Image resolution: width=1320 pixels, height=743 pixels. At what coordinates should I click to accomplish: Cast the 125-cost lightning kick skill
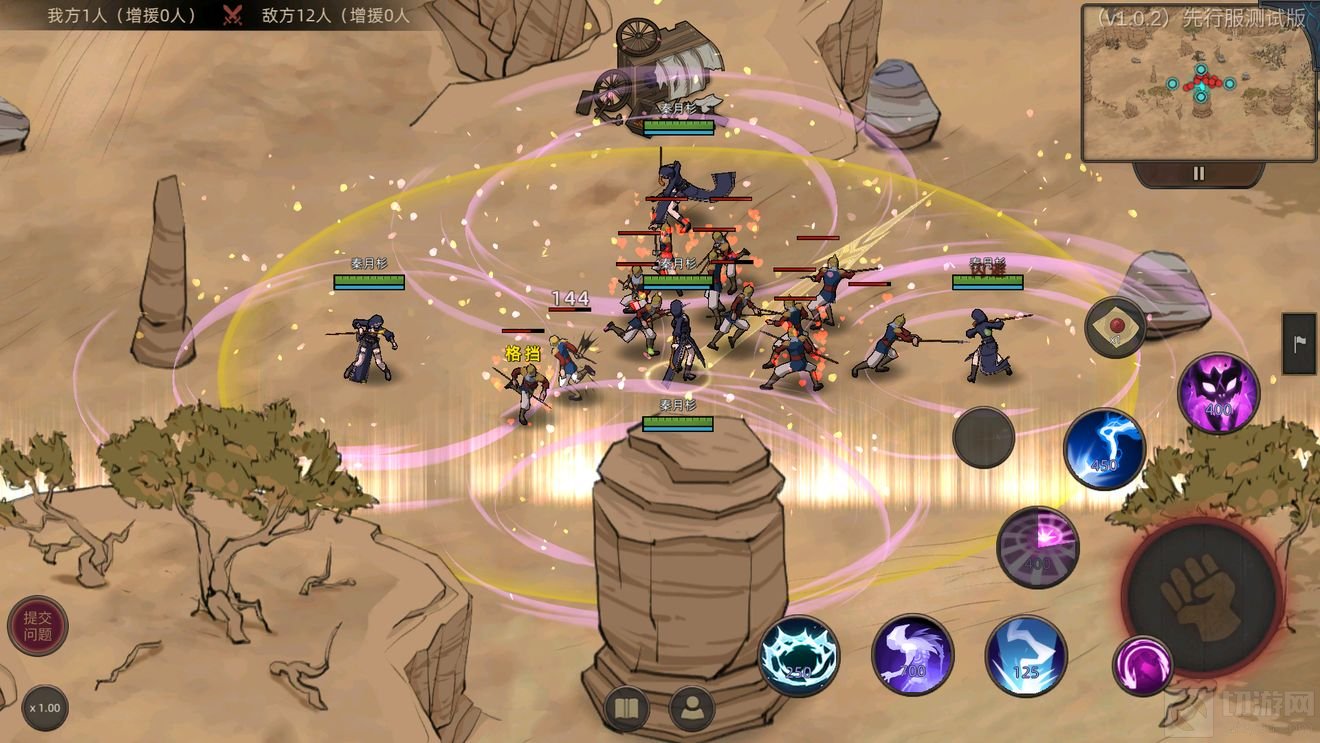pyautogui.click(x=1026, y=656)
